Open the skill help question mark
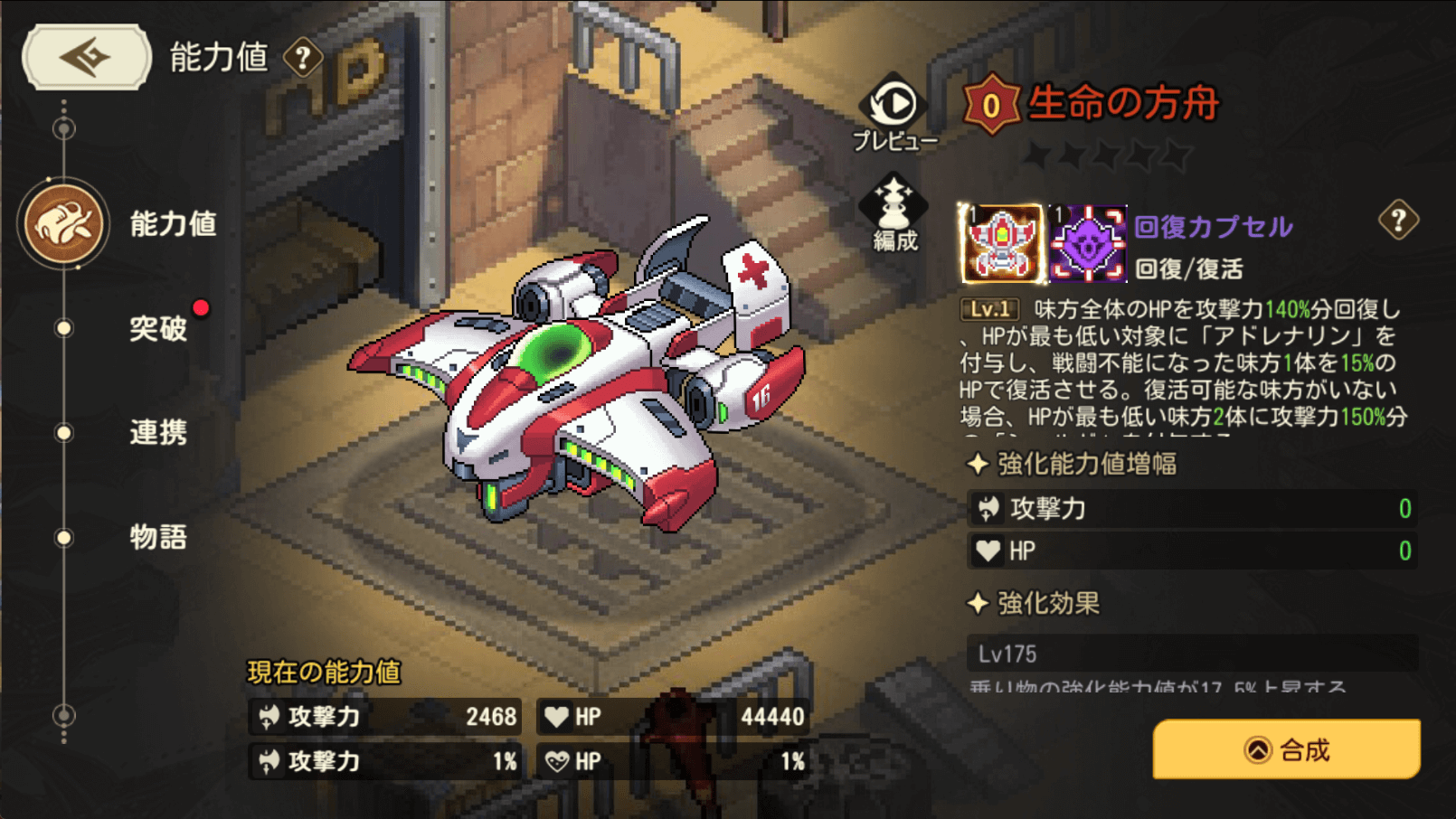 click(x=1398, y=220)
